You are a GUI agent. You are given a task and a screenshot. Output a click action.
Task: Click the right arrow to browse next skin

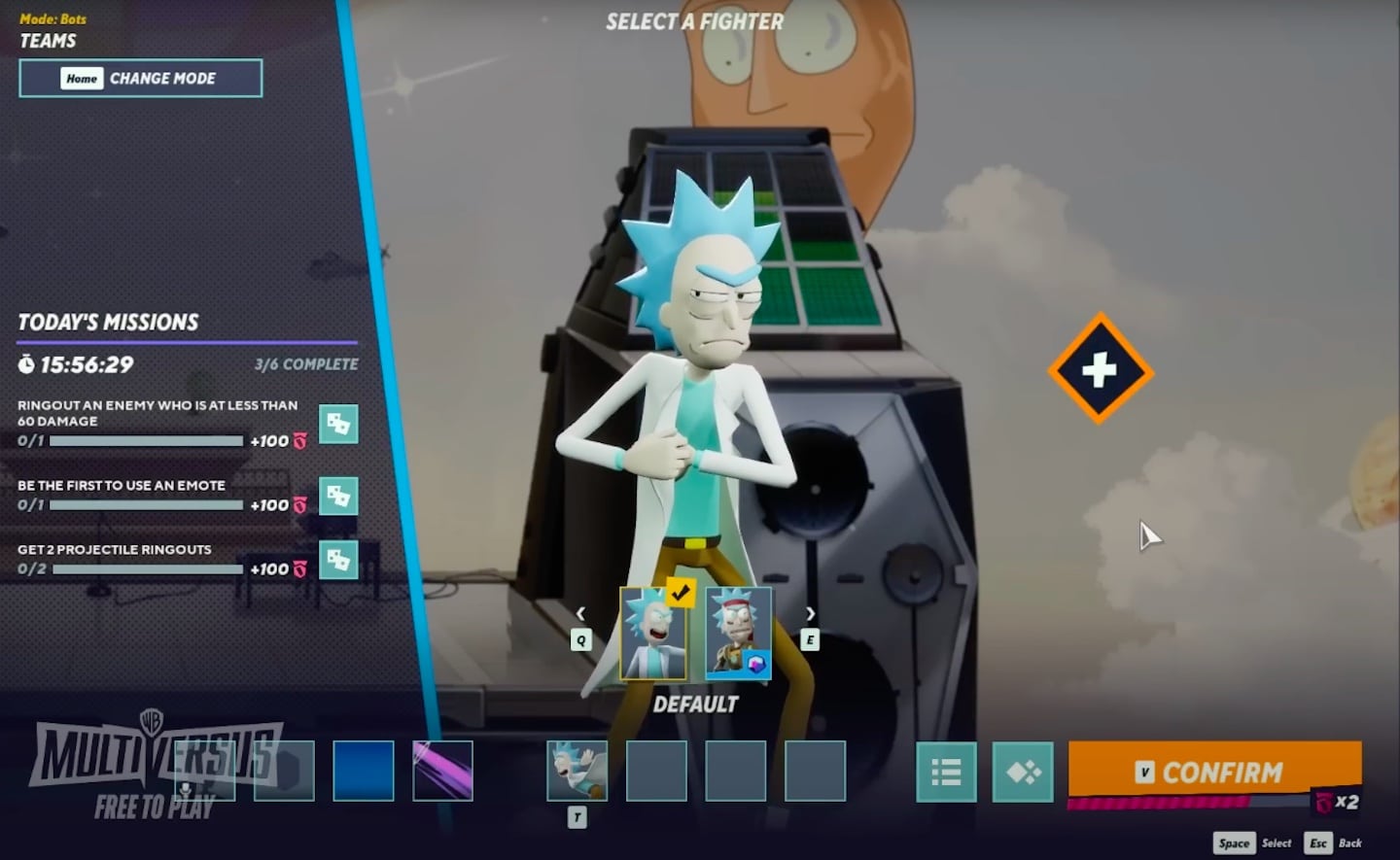click(811, 613)
